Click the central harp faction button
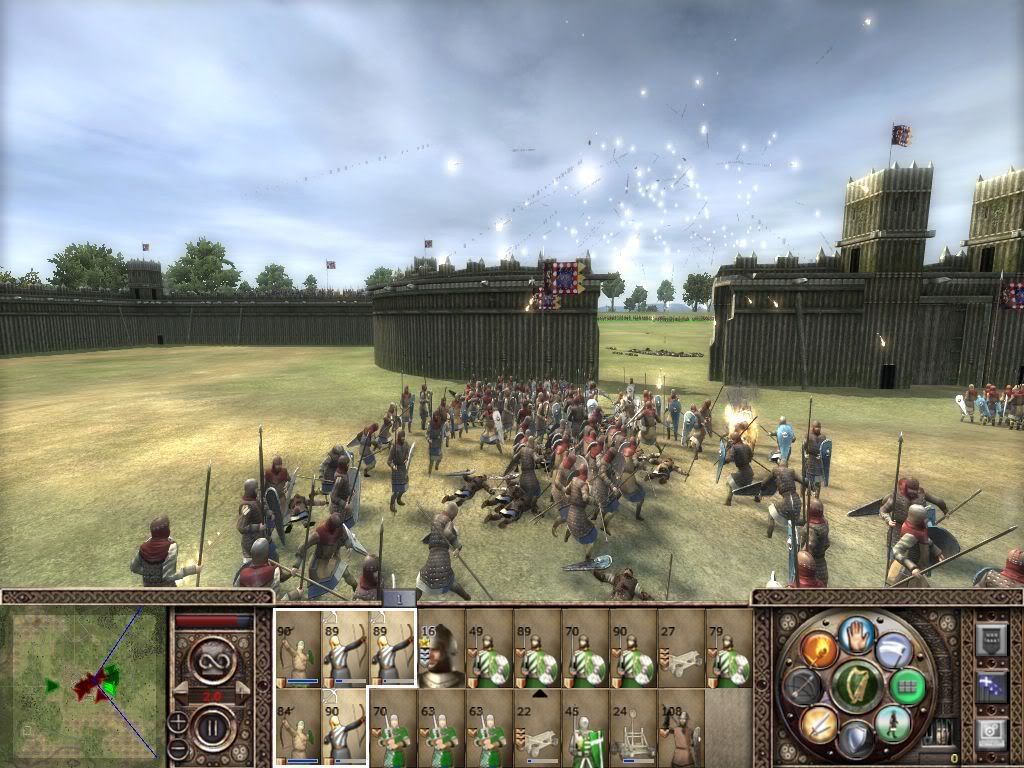Viewport: 1024px width, 768px height. [x=856, y=685]
